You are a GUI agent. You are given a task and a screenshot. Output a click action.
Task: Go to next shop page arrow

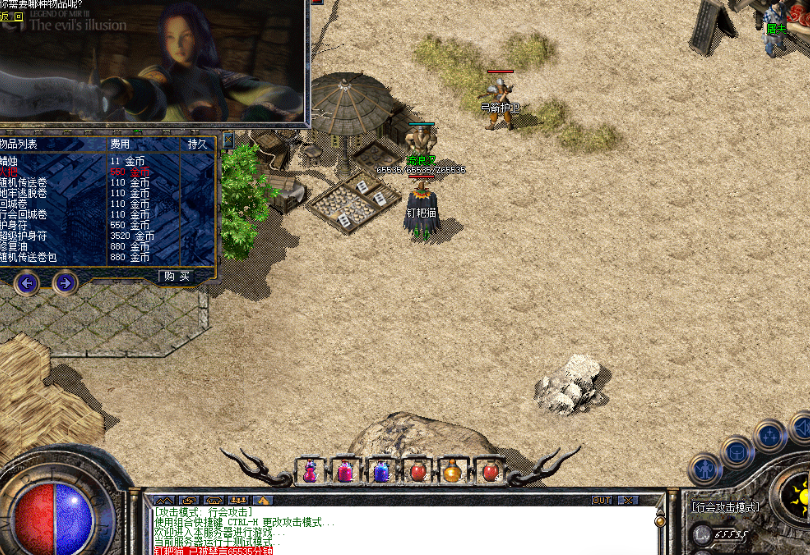pos(65,283)
